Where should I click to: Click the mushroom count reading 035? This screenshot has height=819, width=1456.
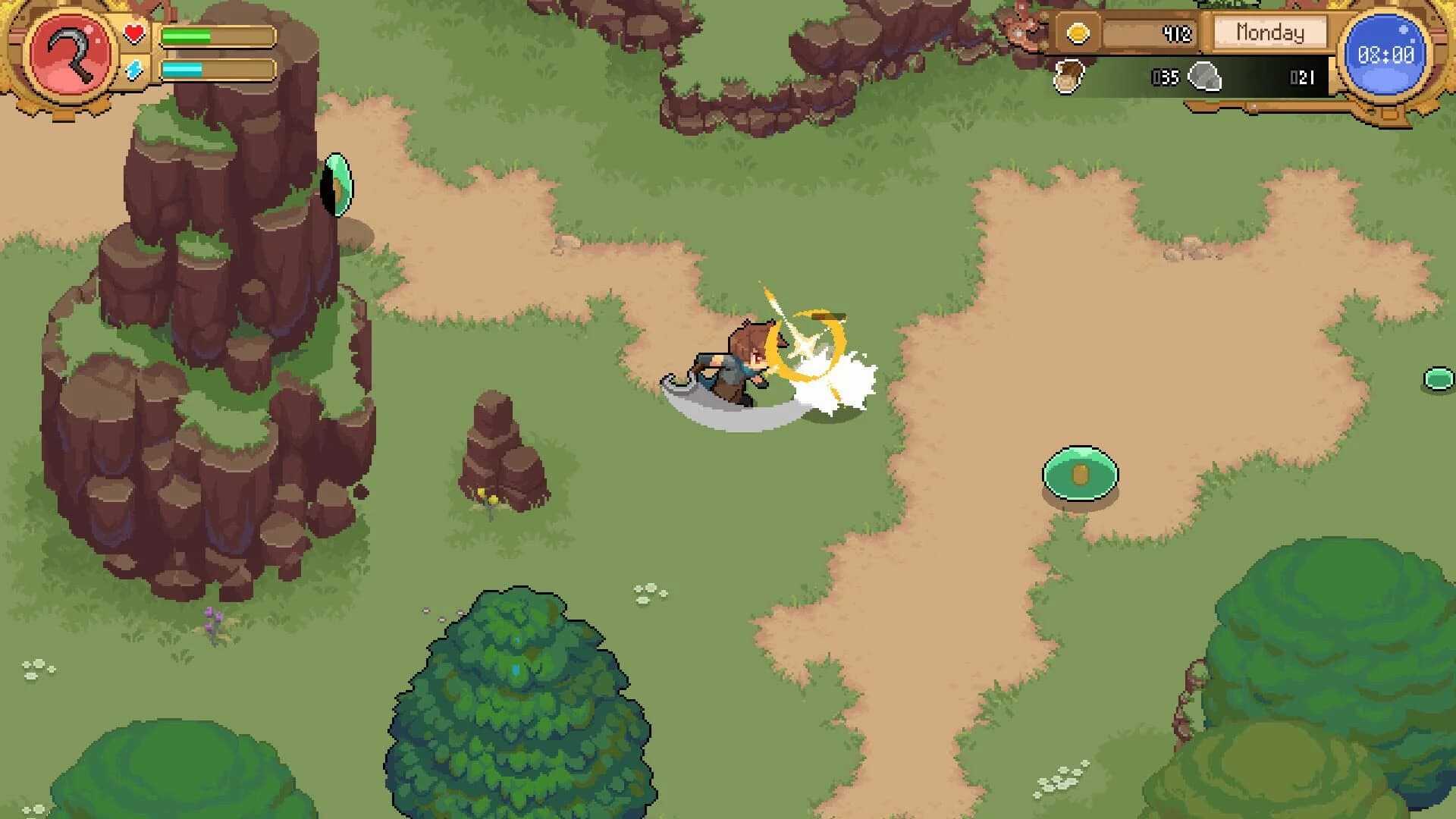(x=1166, y=76)
